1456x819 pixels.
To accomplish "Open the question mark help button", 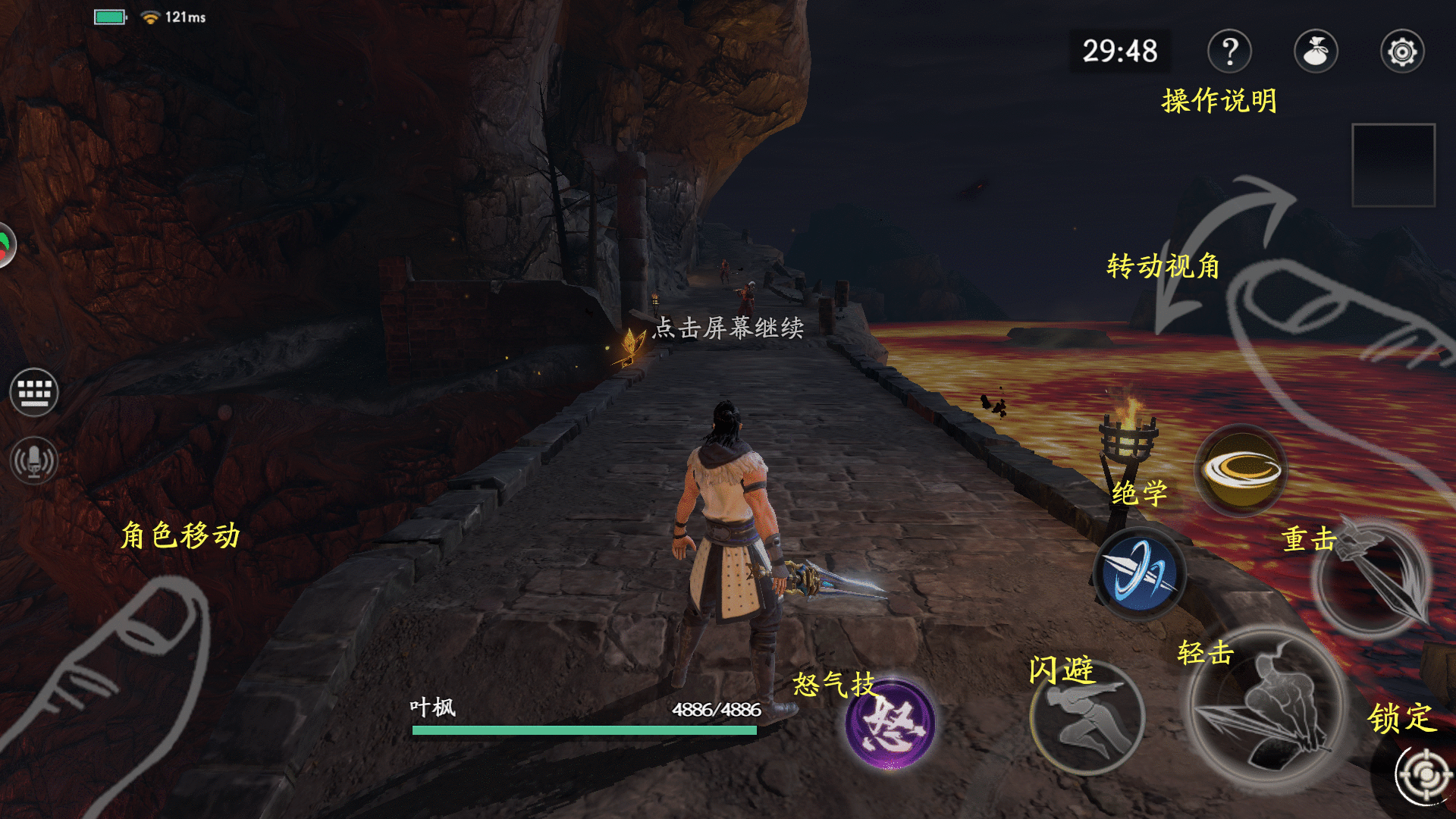I will coord(1229,52).
